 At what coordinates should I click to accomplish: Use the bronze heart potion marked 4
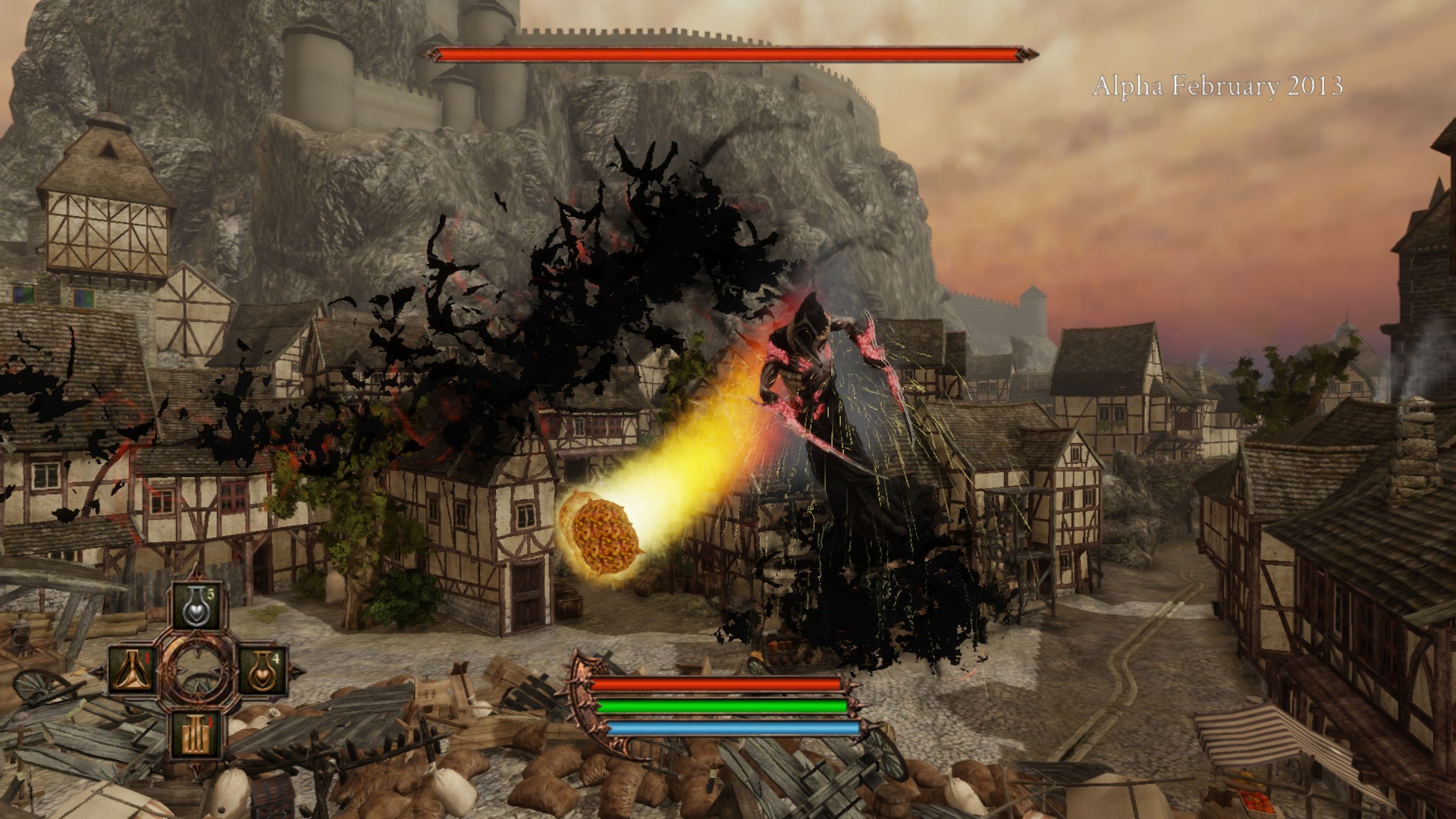tap(262, 671)
